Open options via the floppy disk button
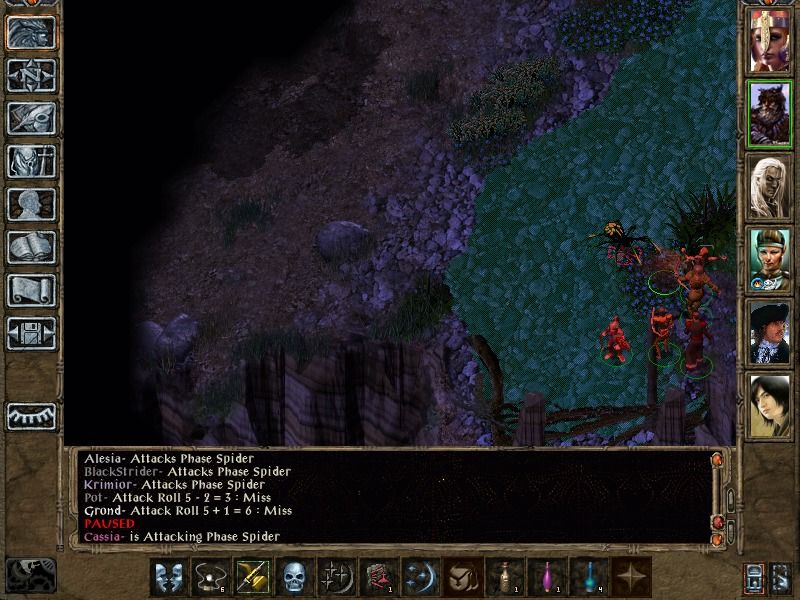 [31, 333]
